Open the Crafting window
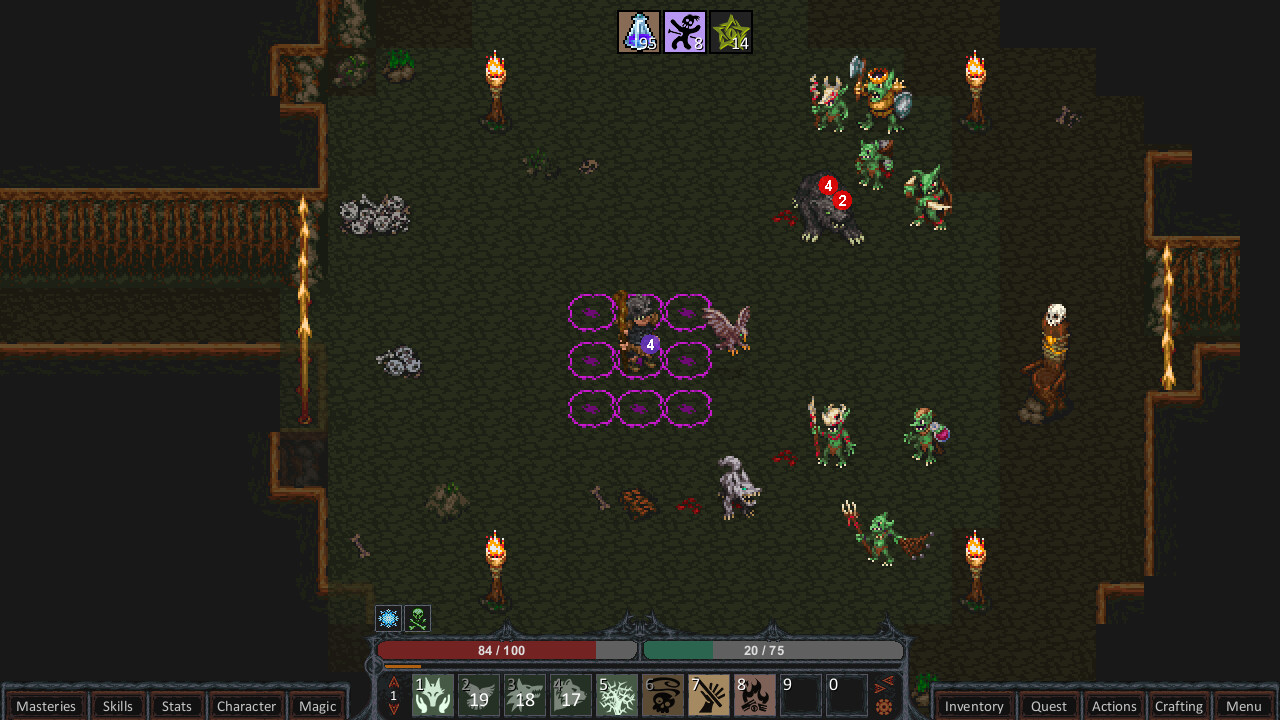 point(1179,706)
